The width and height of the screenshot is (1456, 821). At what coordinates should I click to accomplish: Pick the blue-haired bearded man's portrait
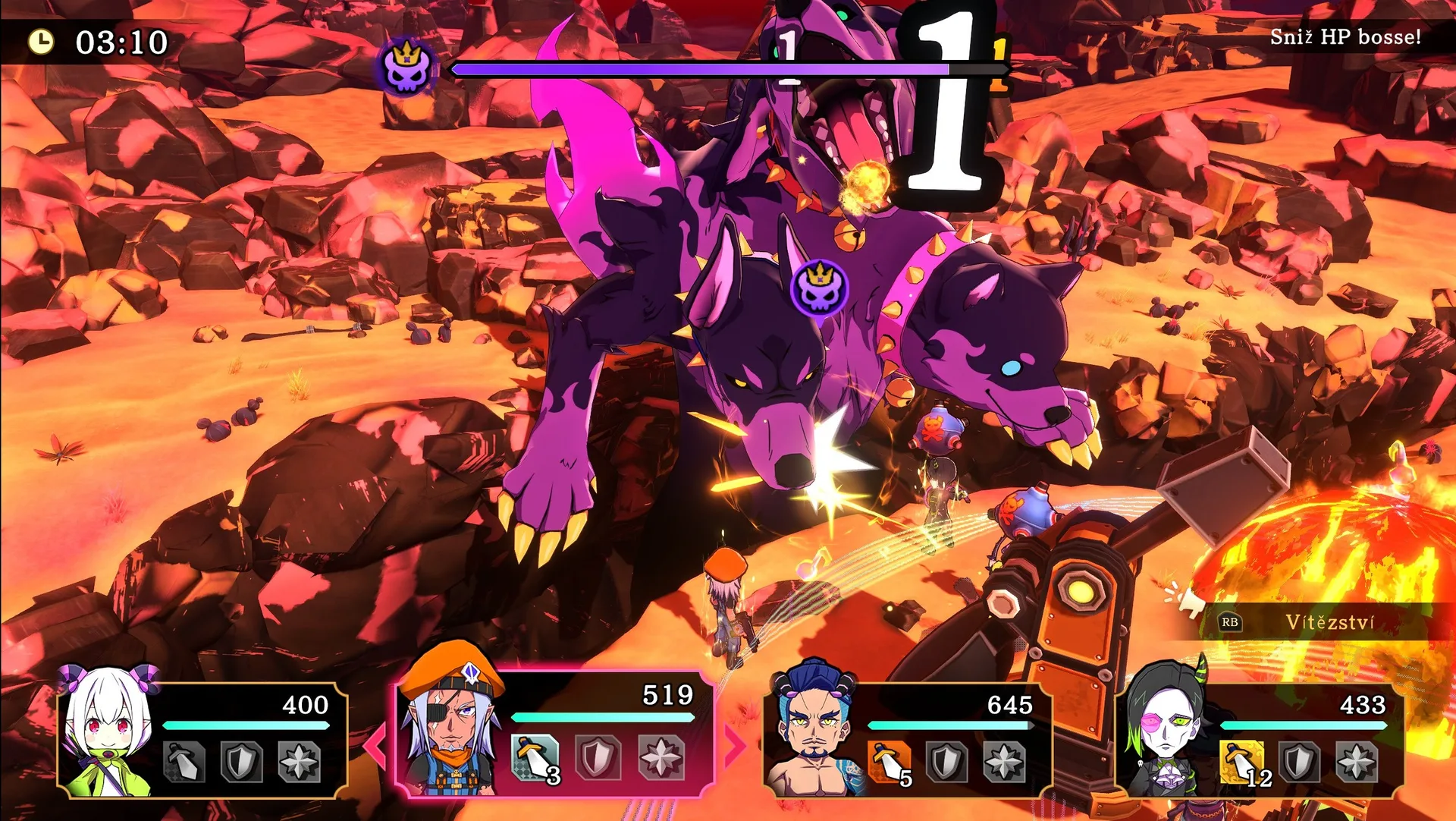click(811, 732)
